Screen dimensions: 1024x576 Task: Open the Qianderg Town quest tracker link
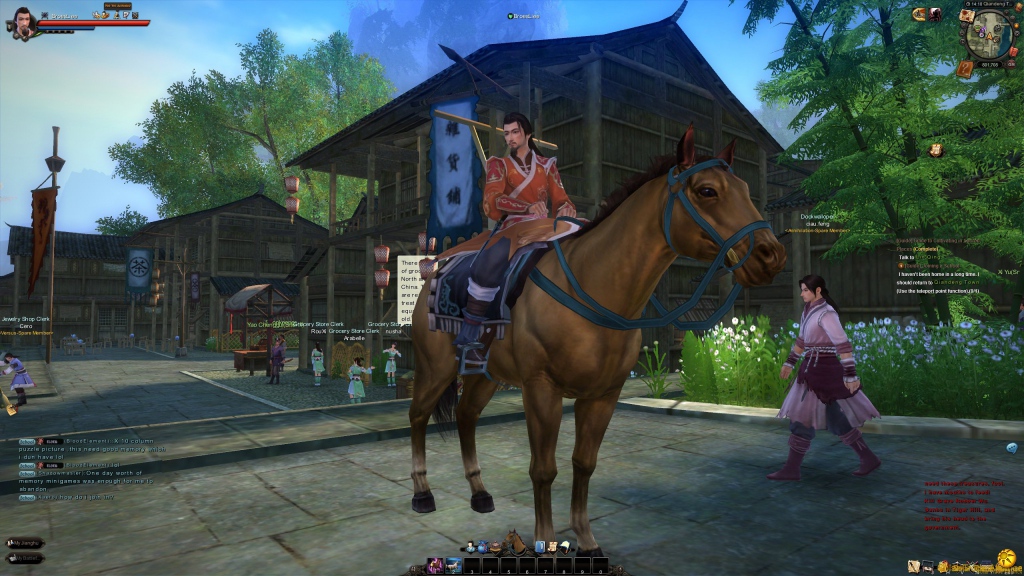pyautogui.click(x=956, y=281)
